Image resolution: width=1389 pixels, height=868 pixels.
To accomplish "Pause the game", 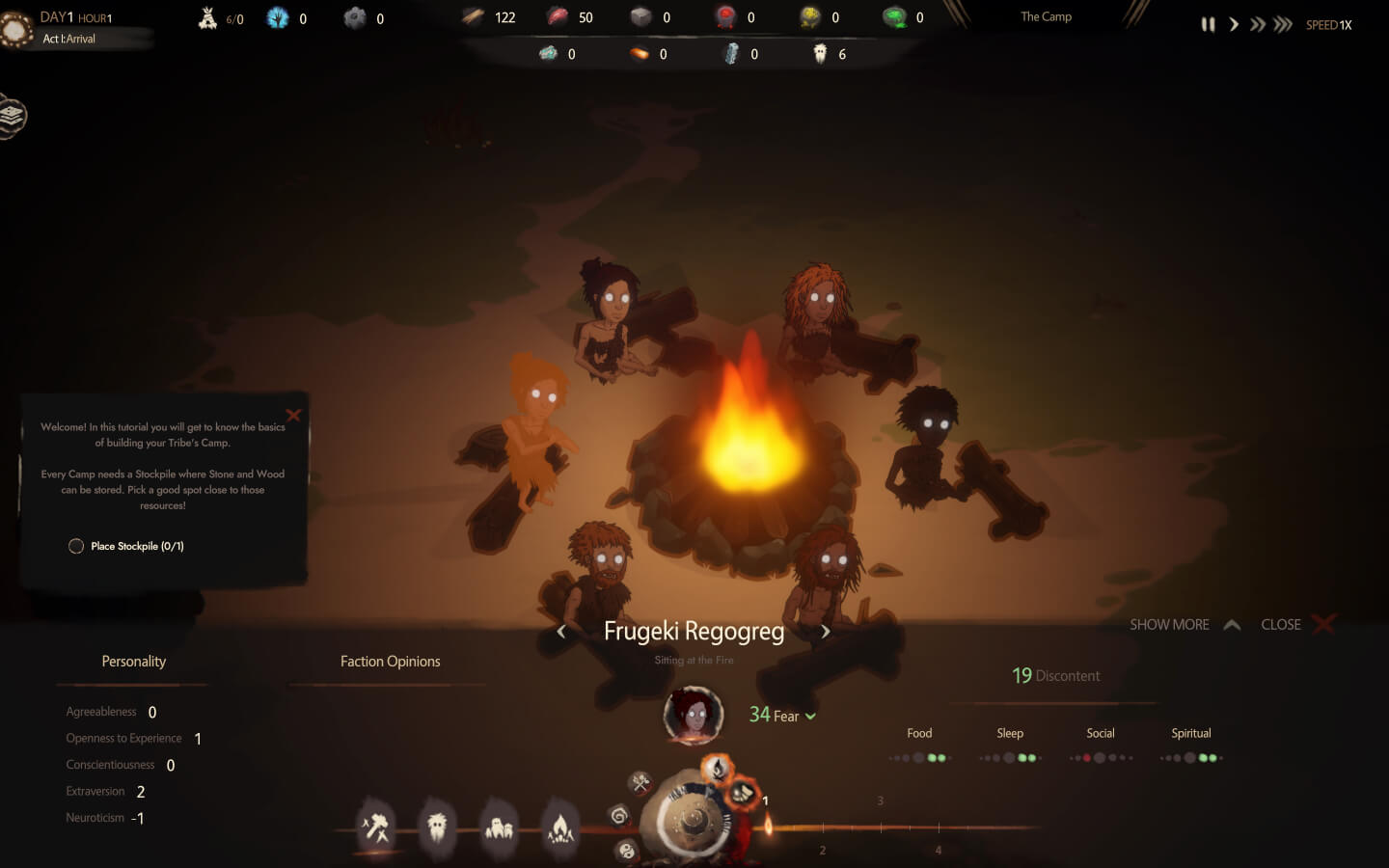I will (x=1208, y=24).
